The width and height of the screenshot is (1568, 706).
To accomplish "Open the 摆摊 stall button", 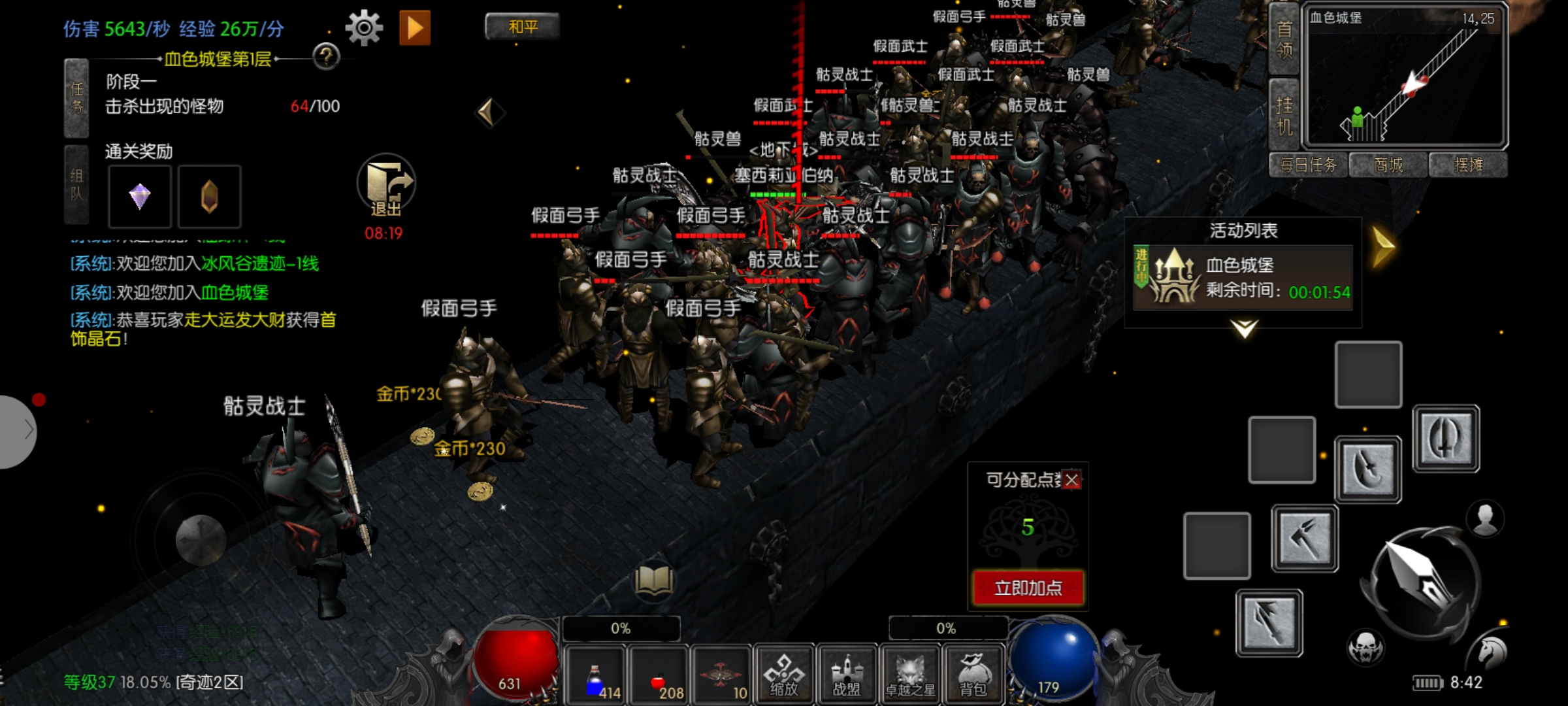I will [1468, 165].
